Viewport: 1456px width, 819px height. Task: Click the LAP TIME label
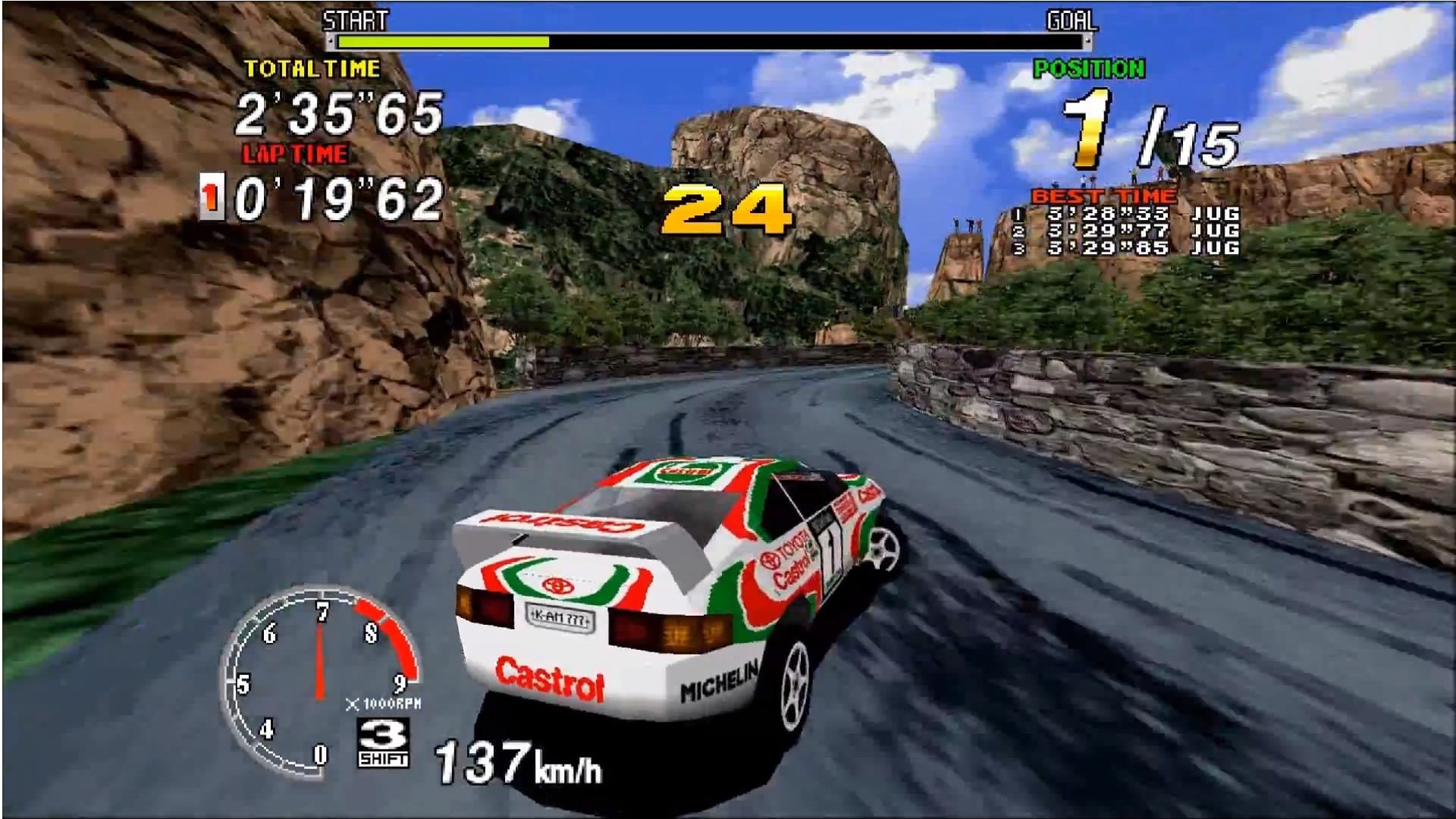pyautogui.click(x=293, y=152)
